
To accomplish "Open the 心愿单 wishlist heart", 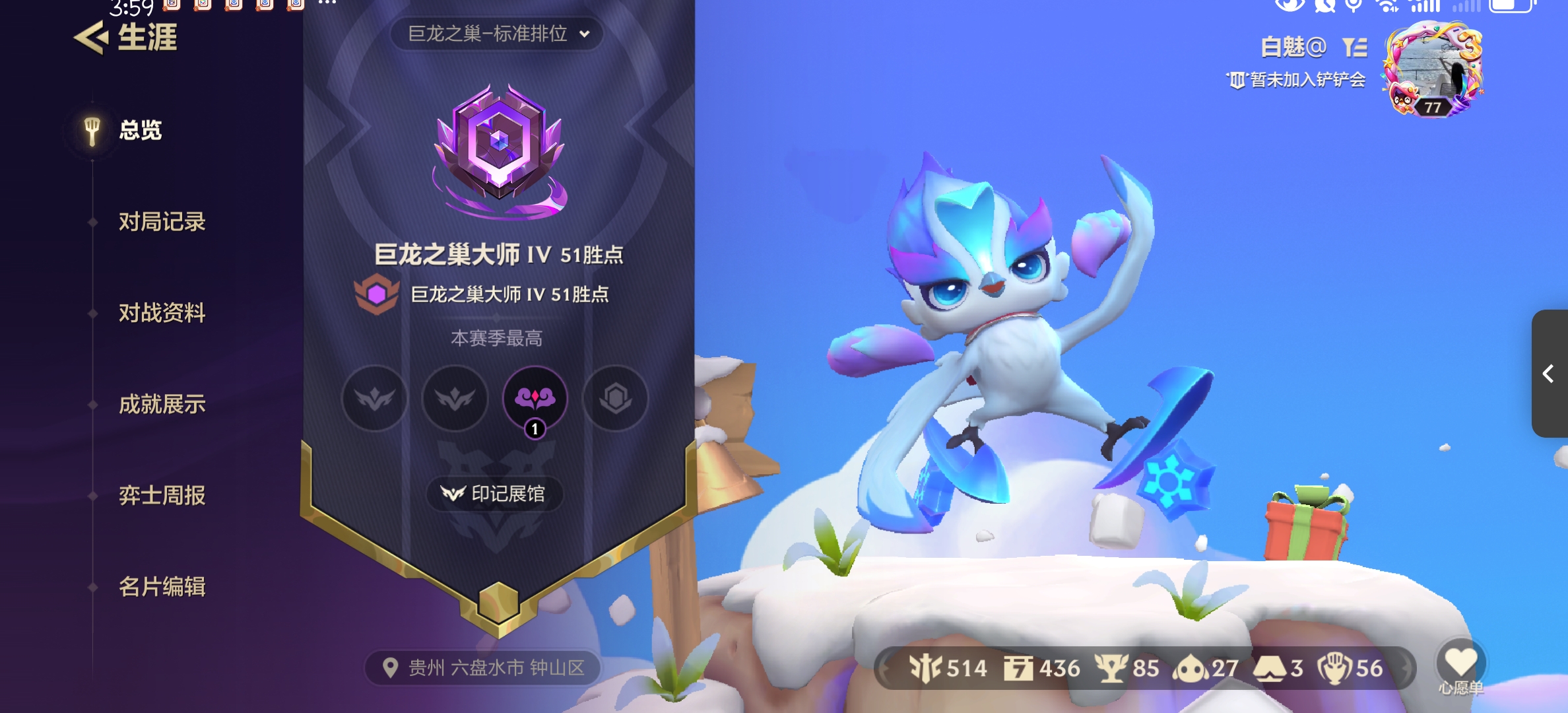I will point(1460,665).
